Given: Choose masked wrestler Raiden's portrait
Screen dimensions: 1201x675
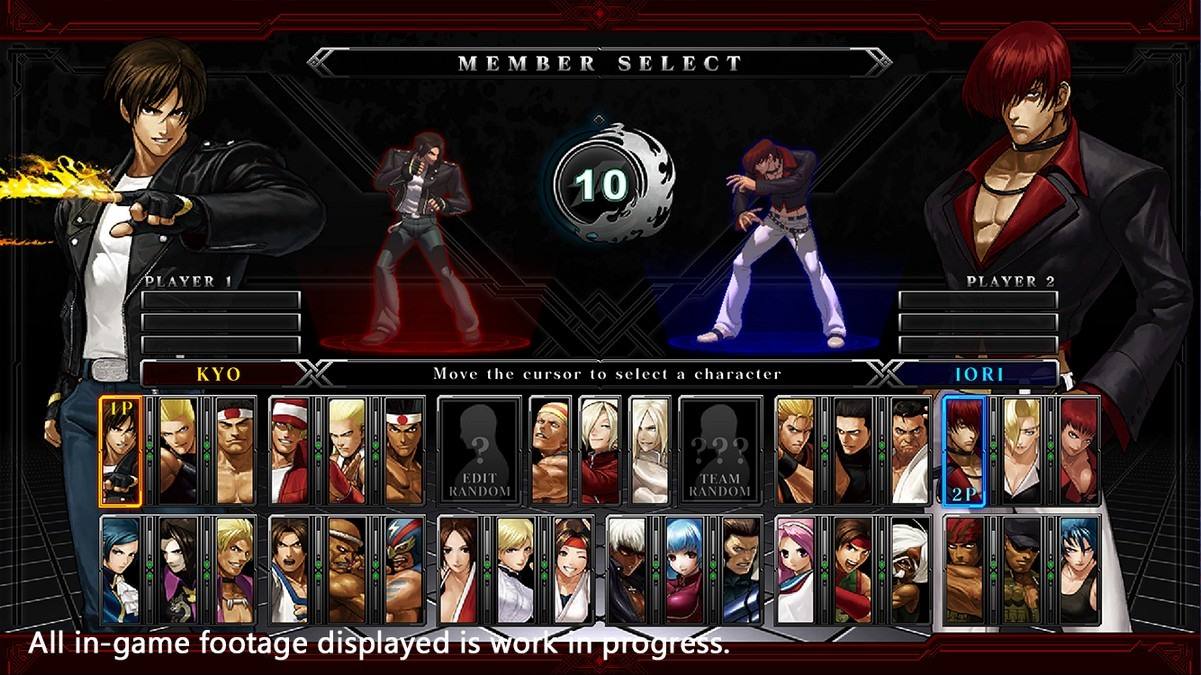Looking at the screenshot, I should point(406,570).
